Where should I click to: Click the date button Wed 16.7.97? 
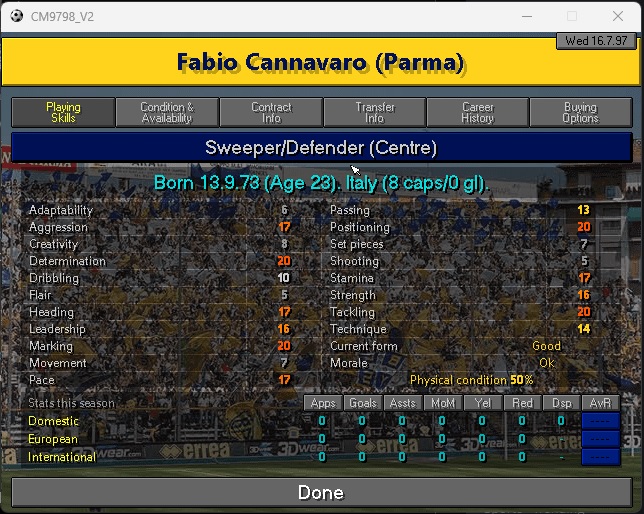[x=597, y=41]
